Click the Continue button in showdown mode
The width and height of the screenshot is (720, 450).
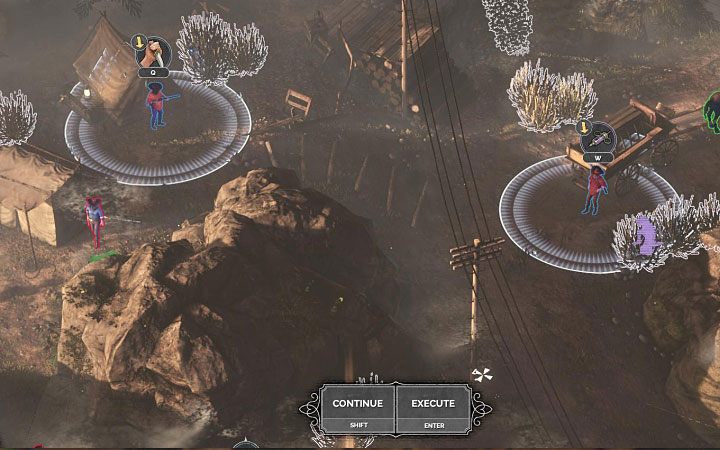(358, 409)
